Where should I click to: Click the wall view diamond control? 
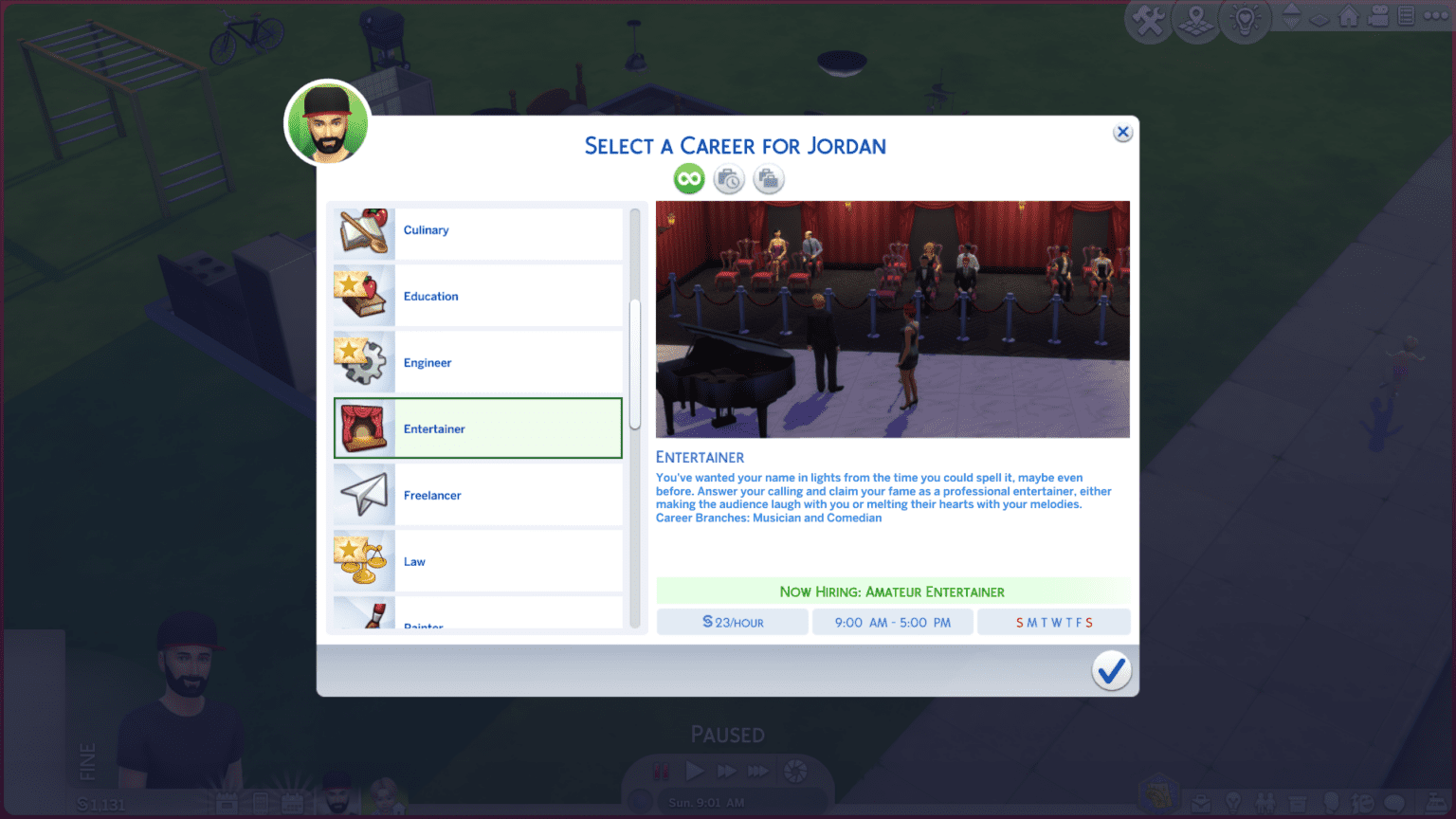1318,18
